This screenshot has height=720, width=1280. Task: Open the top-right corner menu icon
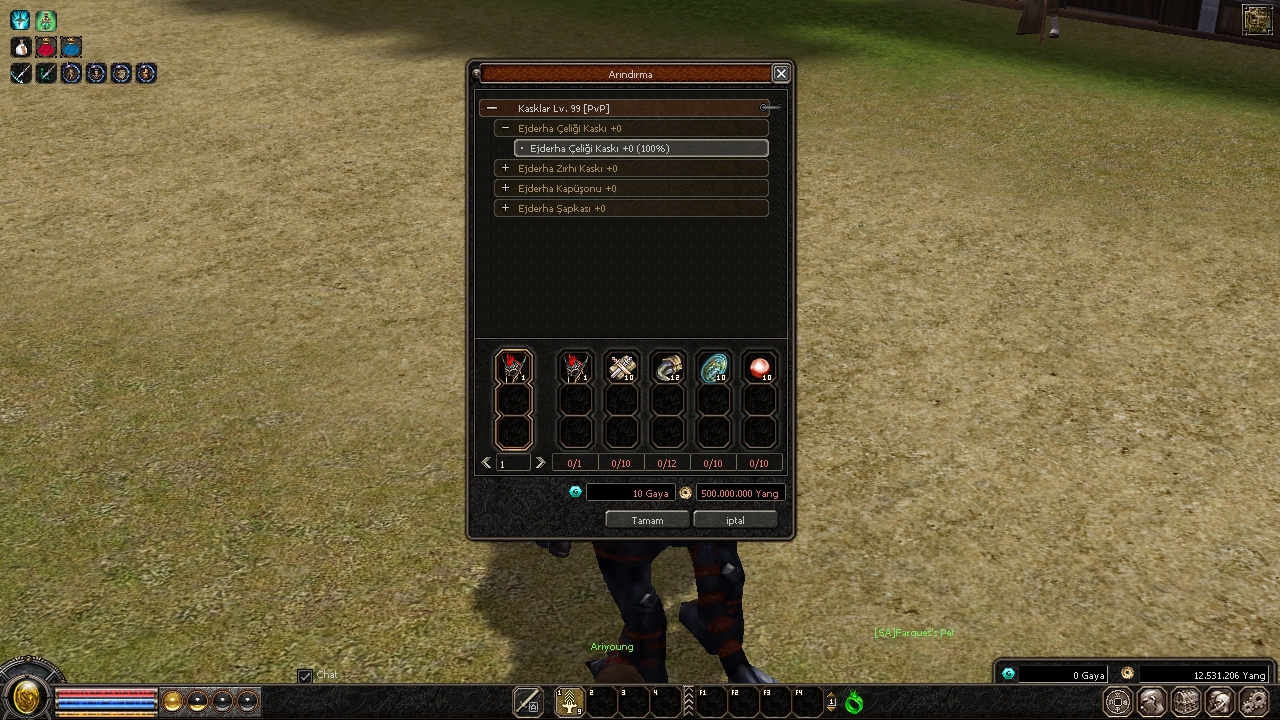1256,19
